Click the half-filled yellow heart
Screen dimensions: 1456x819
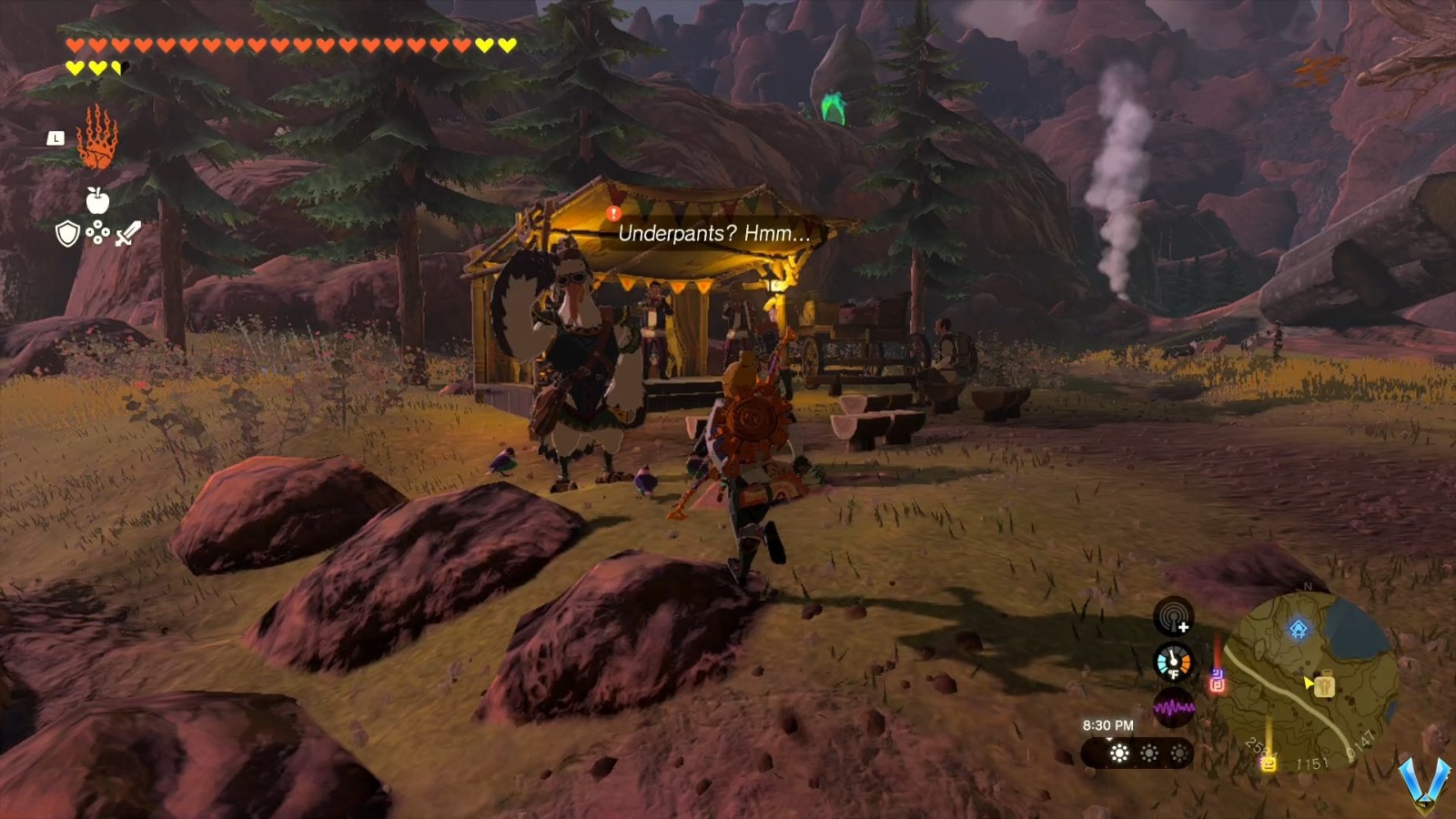(118, 66)
